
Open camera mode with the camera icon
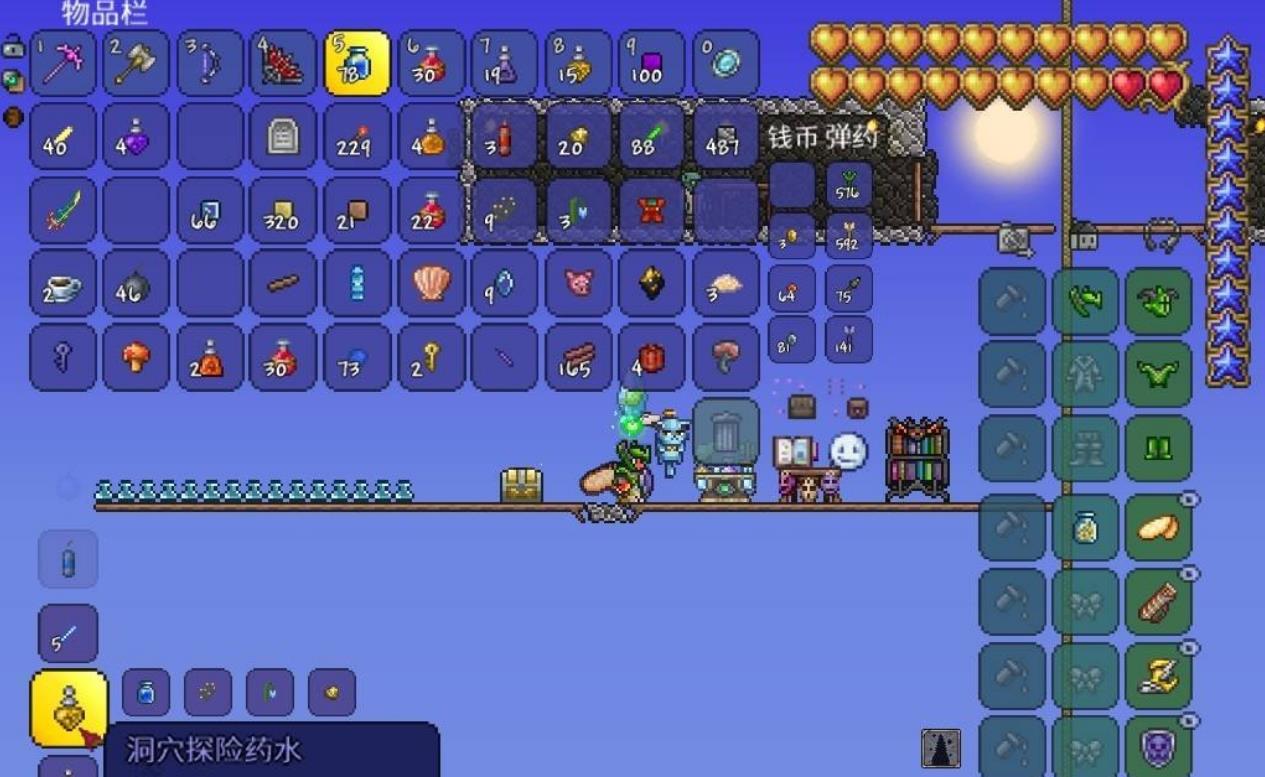[1014, 238]
